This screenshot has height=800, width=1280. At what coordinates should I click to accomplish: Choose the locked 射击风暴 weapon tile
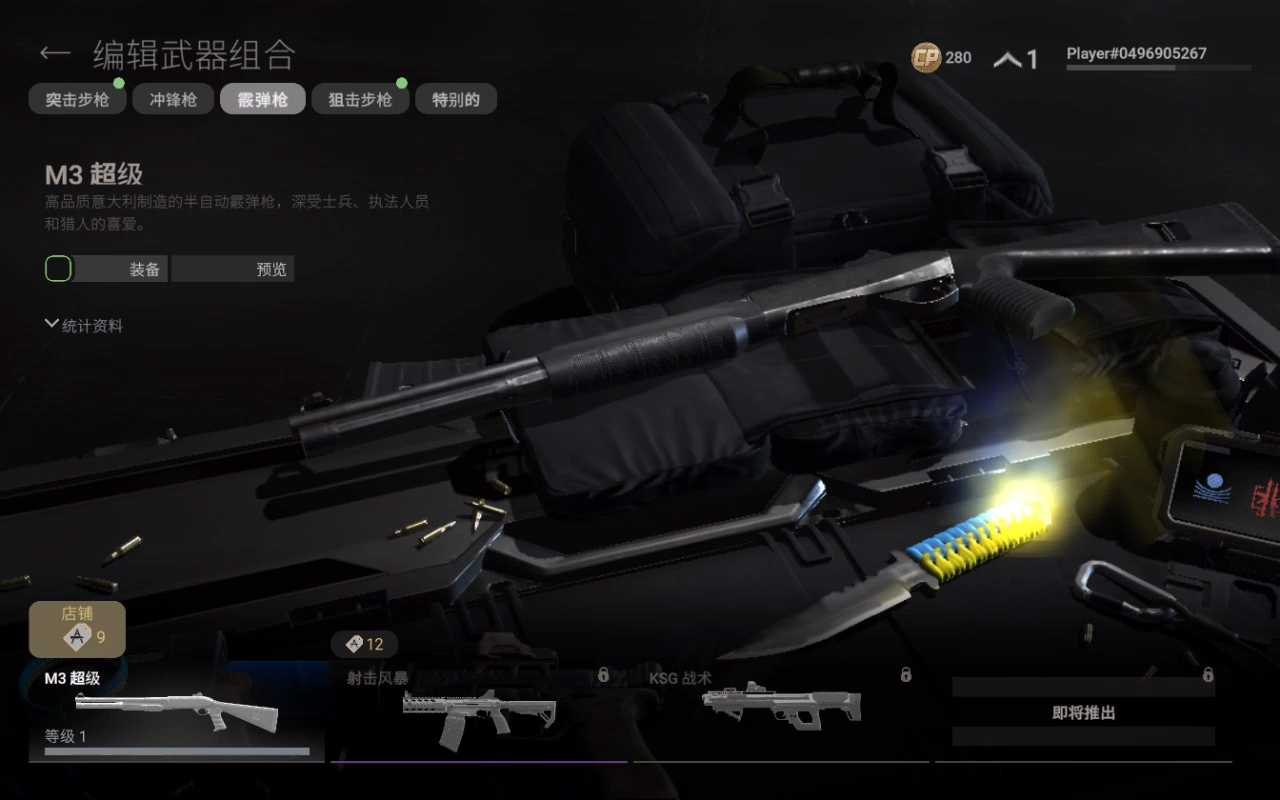click(x=478, y=712)
